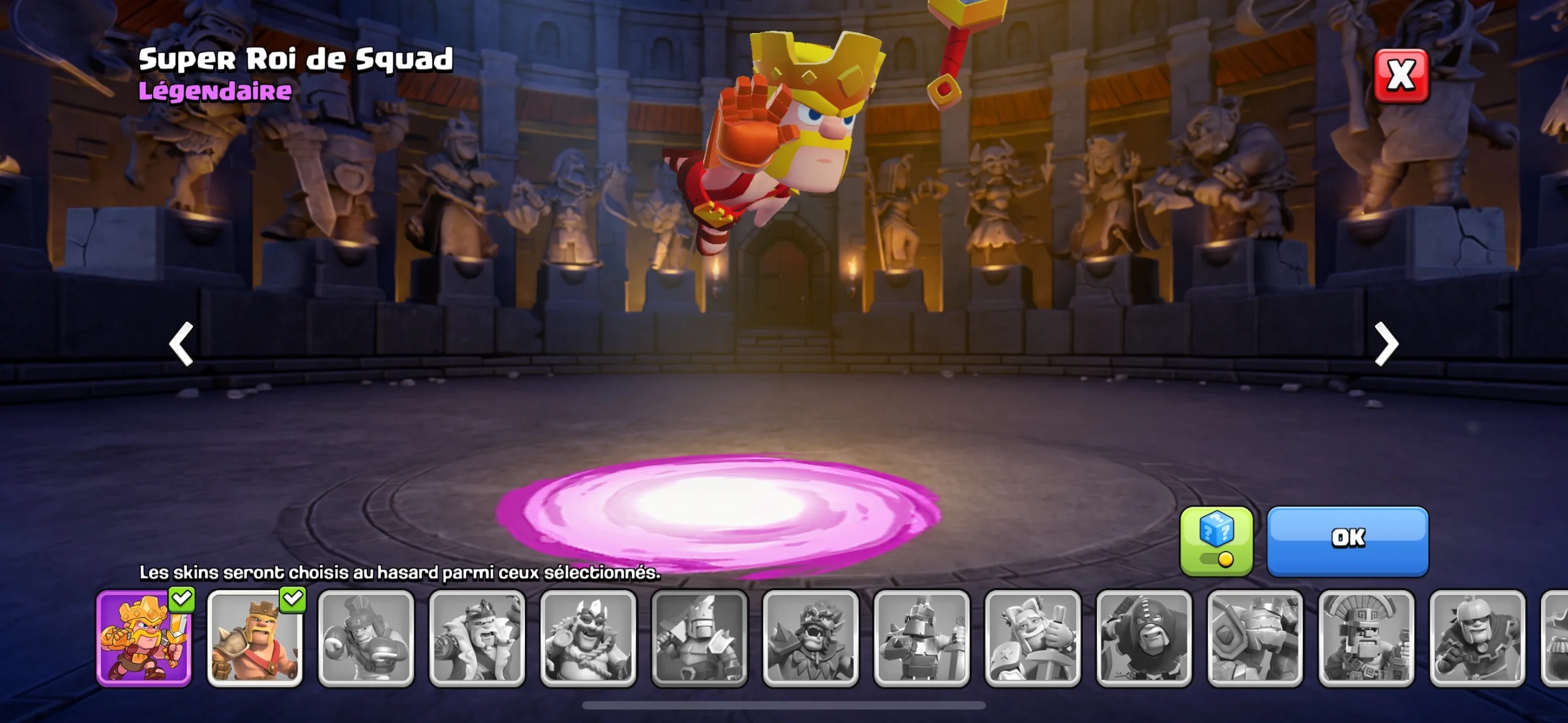The width and height of the screenshot is (1568, 723).
Task: Show the previous hero with left arrow
Action: pos(181,344)
